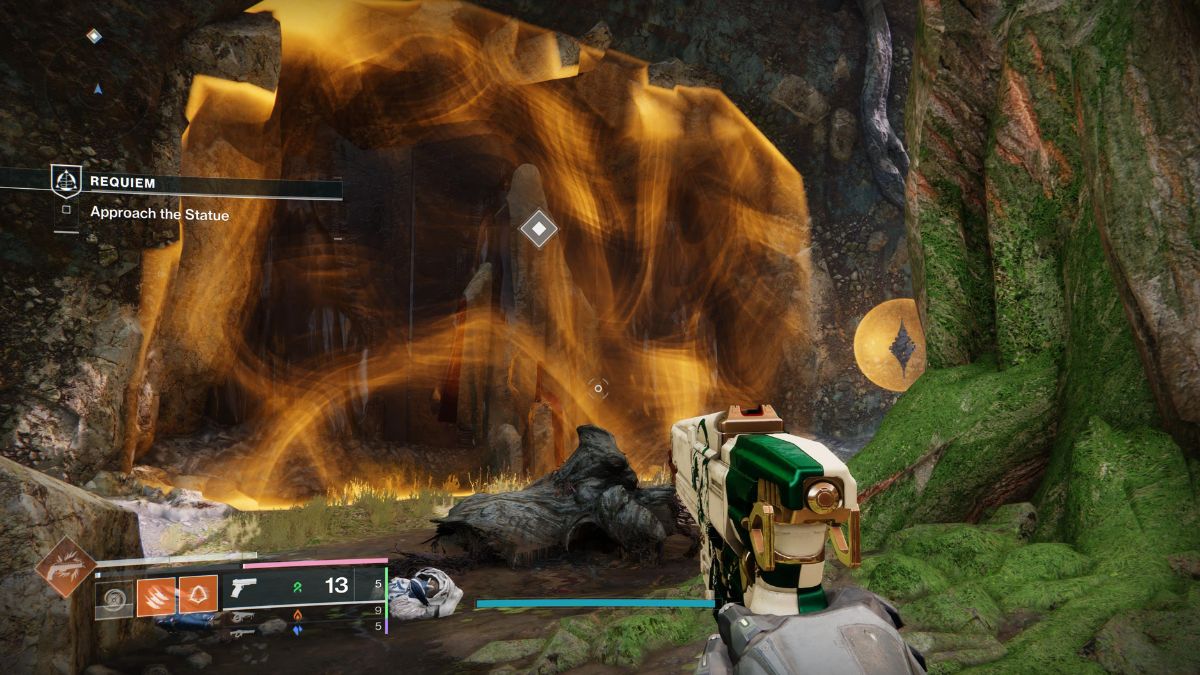Use the orange bell class ability icon
The image size is (1200, 675).
(198, 595)
